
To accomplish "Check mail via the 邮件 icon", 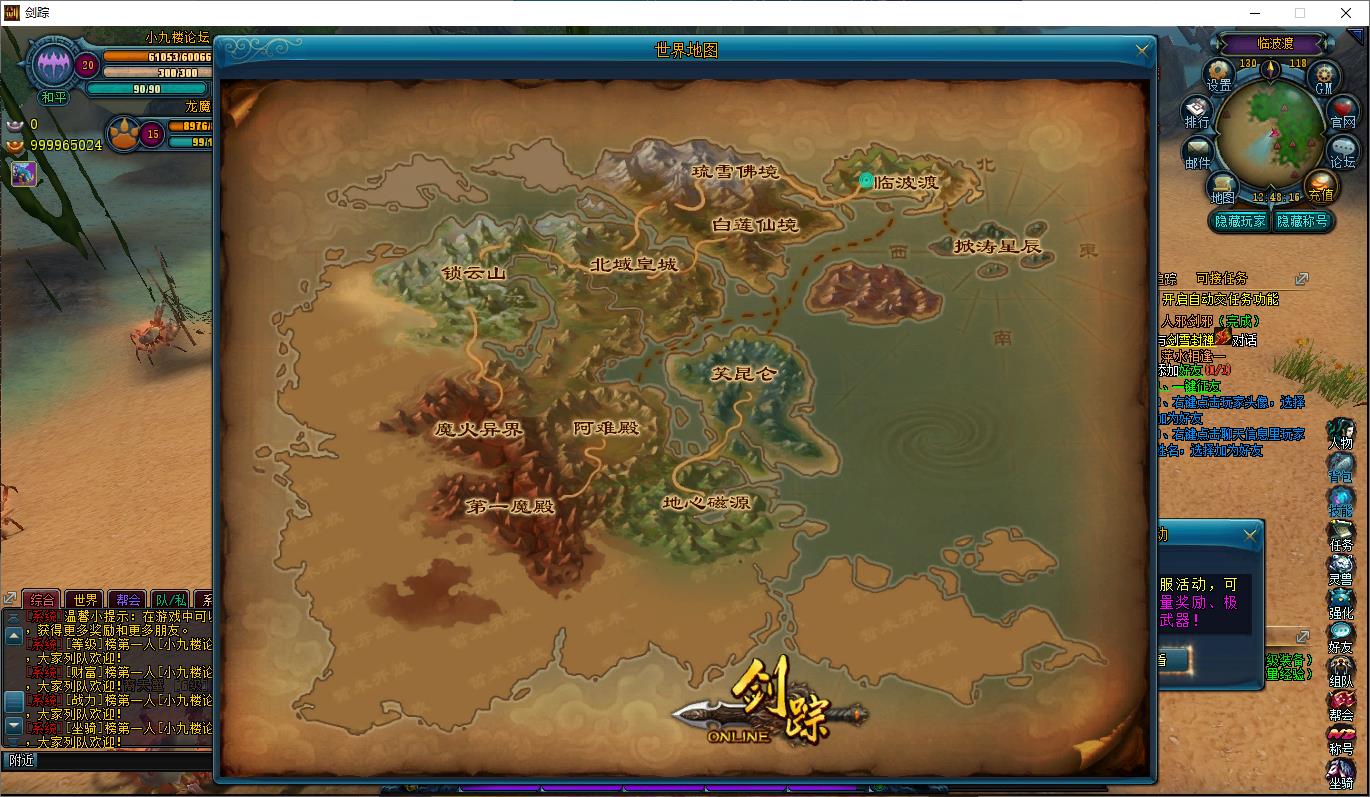I will 1197,151.
